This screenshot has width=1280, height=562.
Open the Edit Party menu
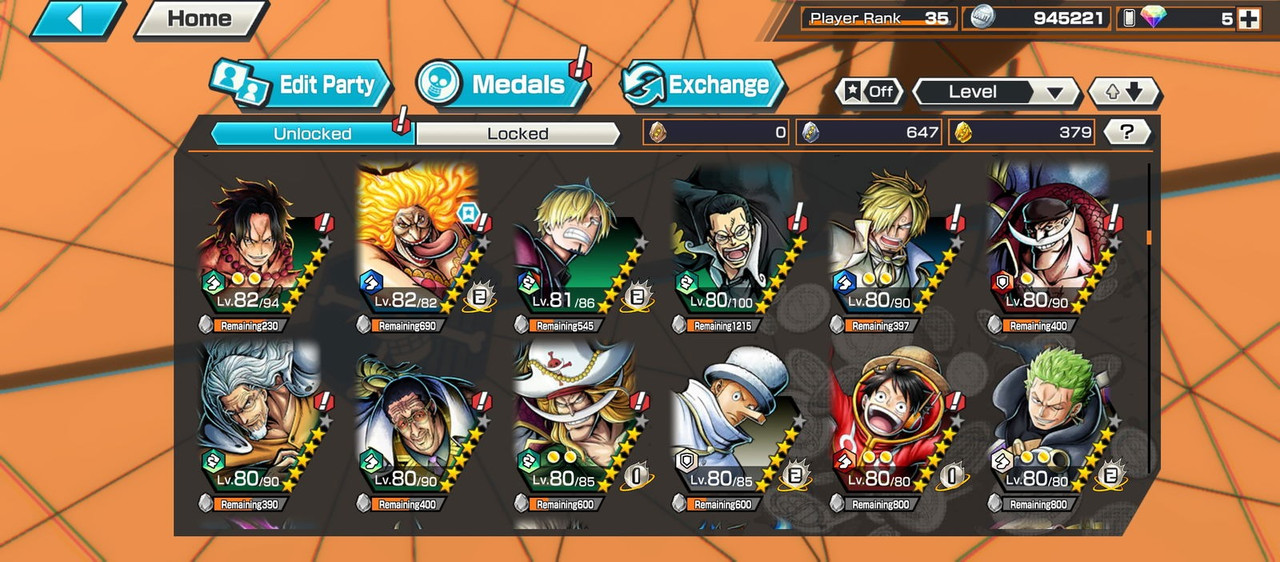300,85
